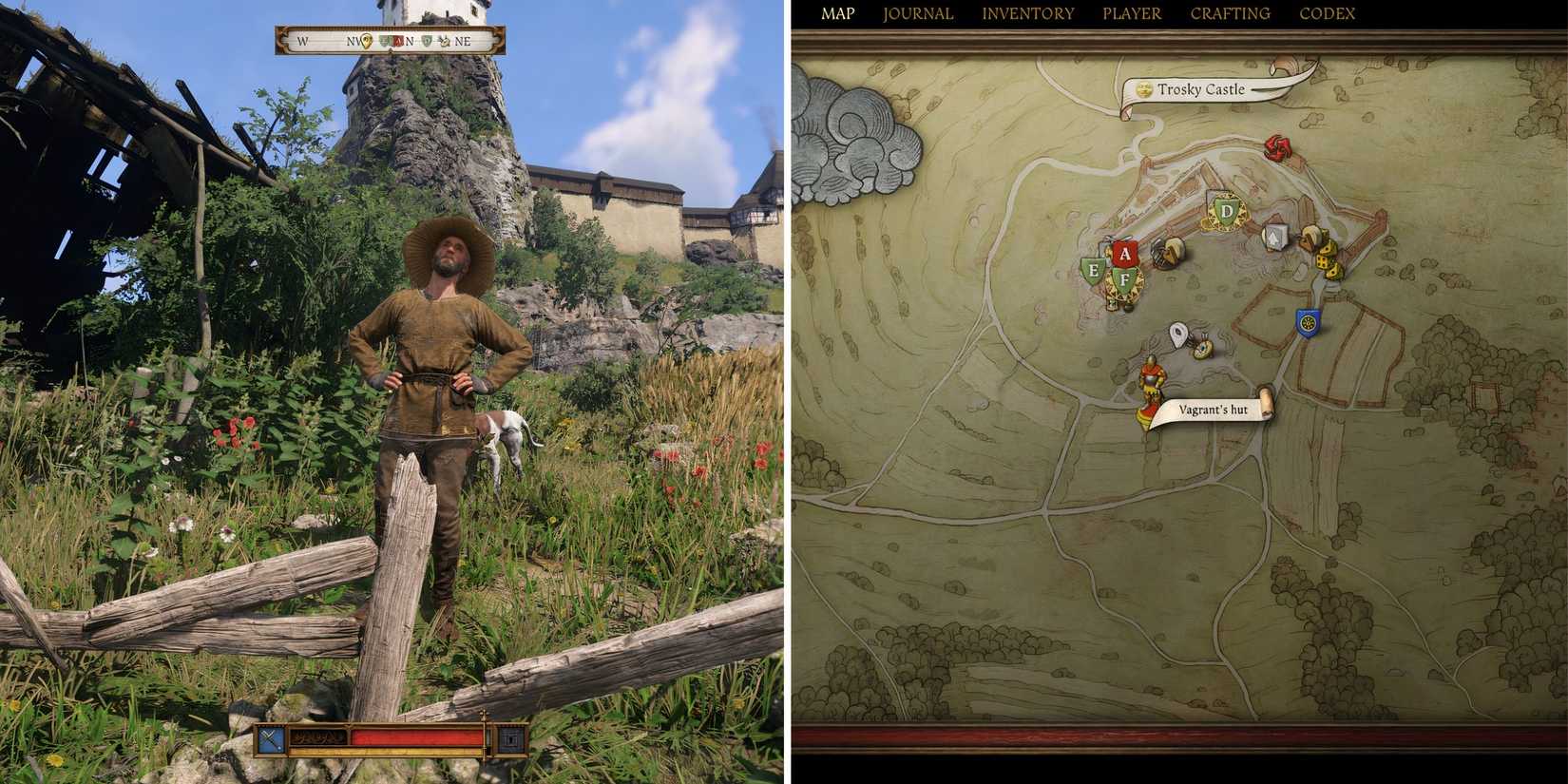
Task: Click quest marker F below marker A
Action: coord(1124,278)
